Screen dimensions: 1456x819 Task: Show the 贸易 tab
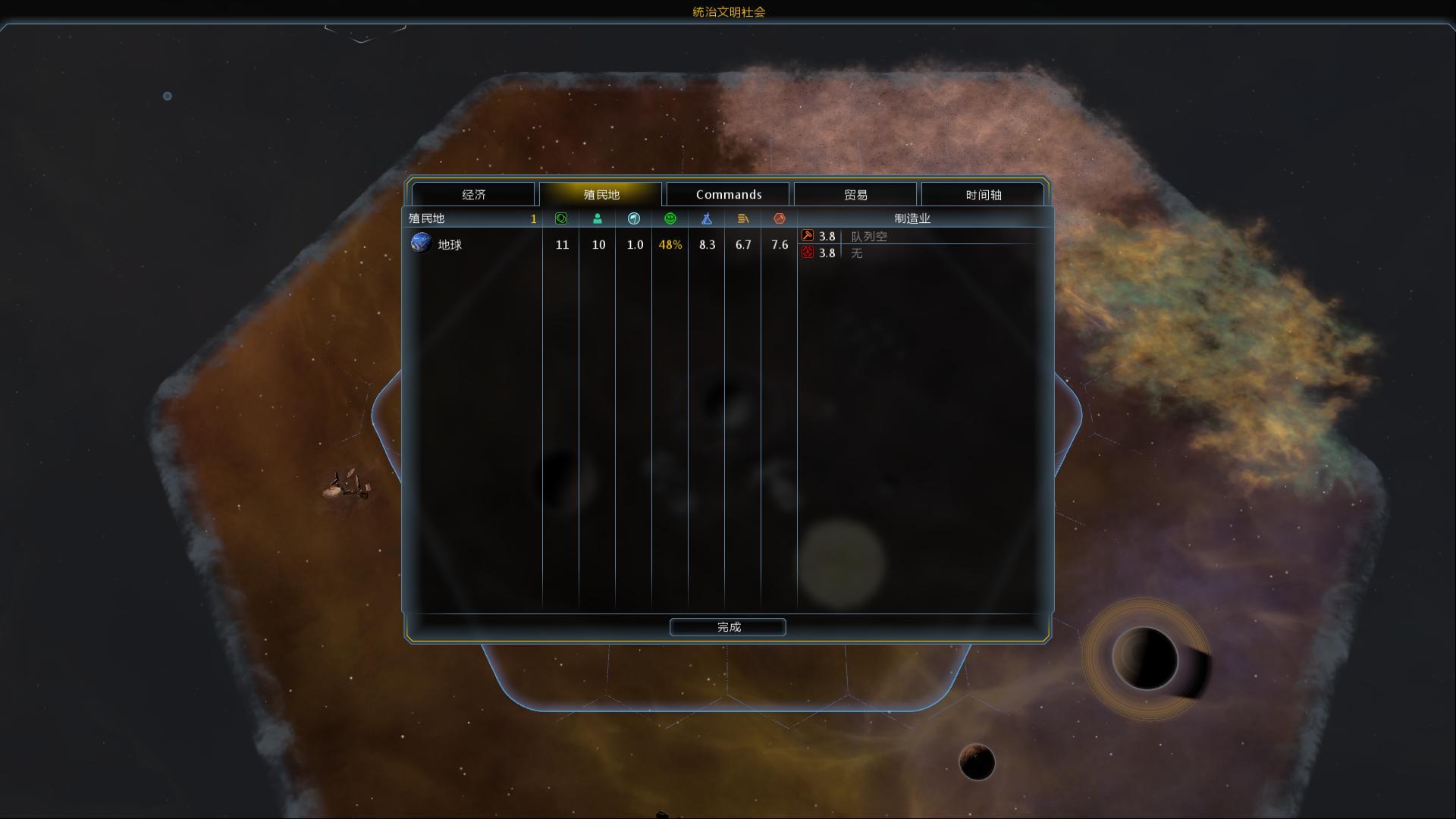coord(855,195)
